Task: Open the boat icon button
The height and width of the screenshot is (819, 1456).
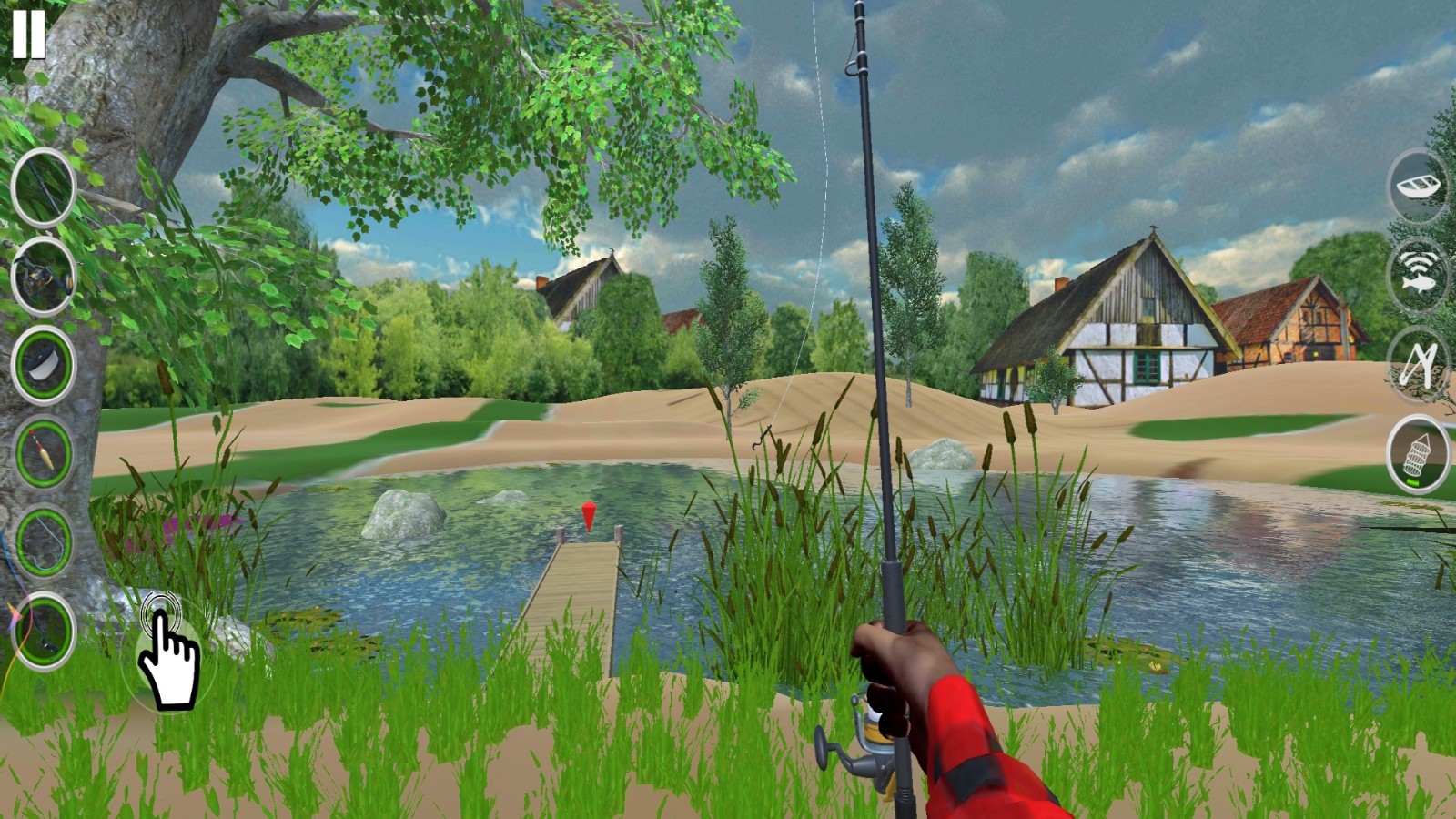Action: pyautogui.click(x=1419, y=187)
